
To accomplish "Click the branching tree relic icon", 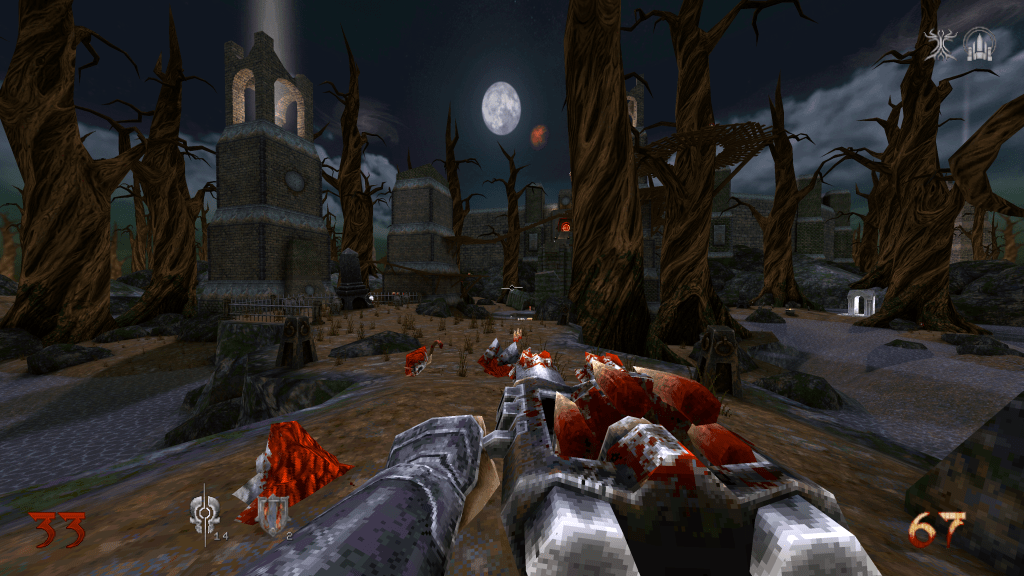I will (x=942, y=45).
